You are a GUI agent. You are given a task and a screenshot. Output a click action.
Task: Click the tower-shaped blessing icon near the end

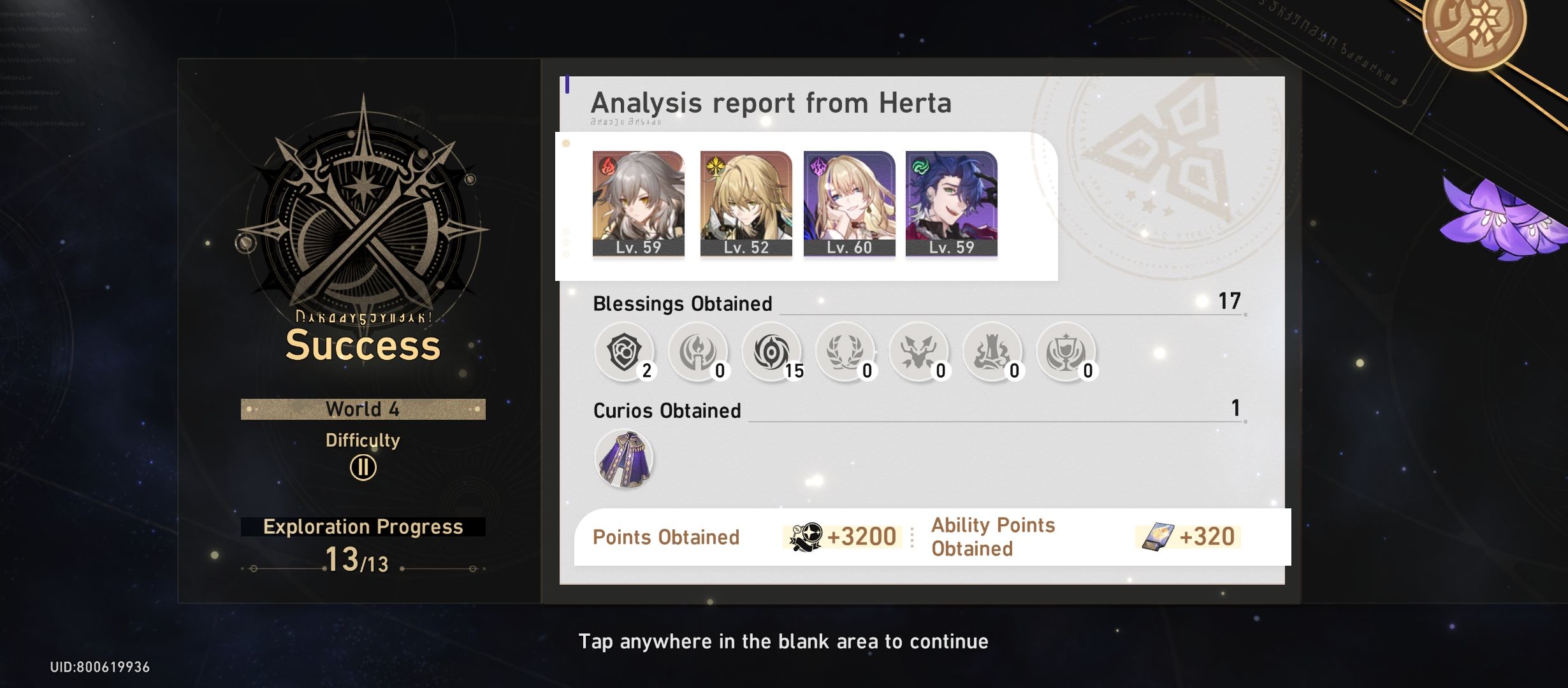[992, 352]
